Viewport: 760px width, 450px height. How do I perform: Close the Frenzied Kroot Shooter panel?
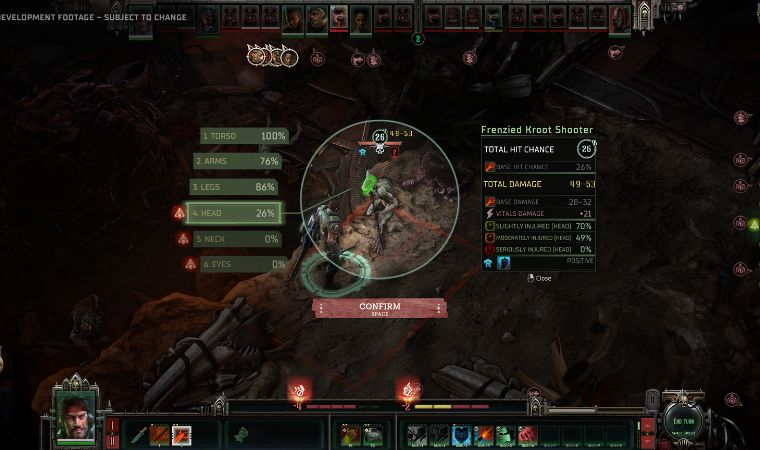[540, 278]
